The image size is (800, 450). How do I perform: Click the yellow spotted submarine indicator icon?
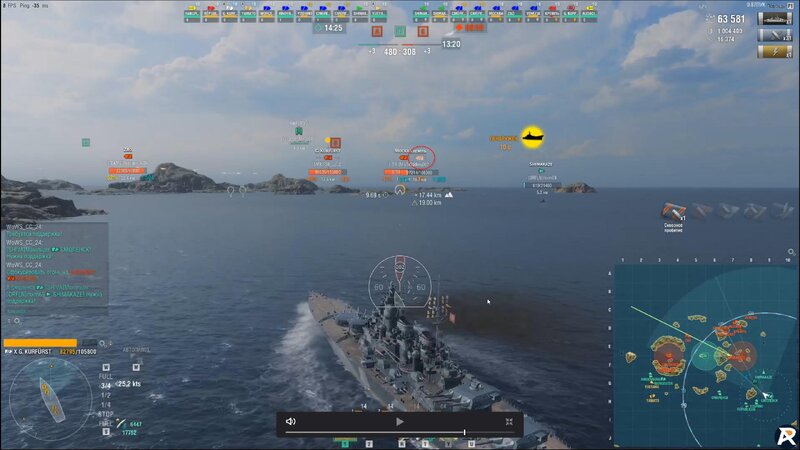pos(532,136)
